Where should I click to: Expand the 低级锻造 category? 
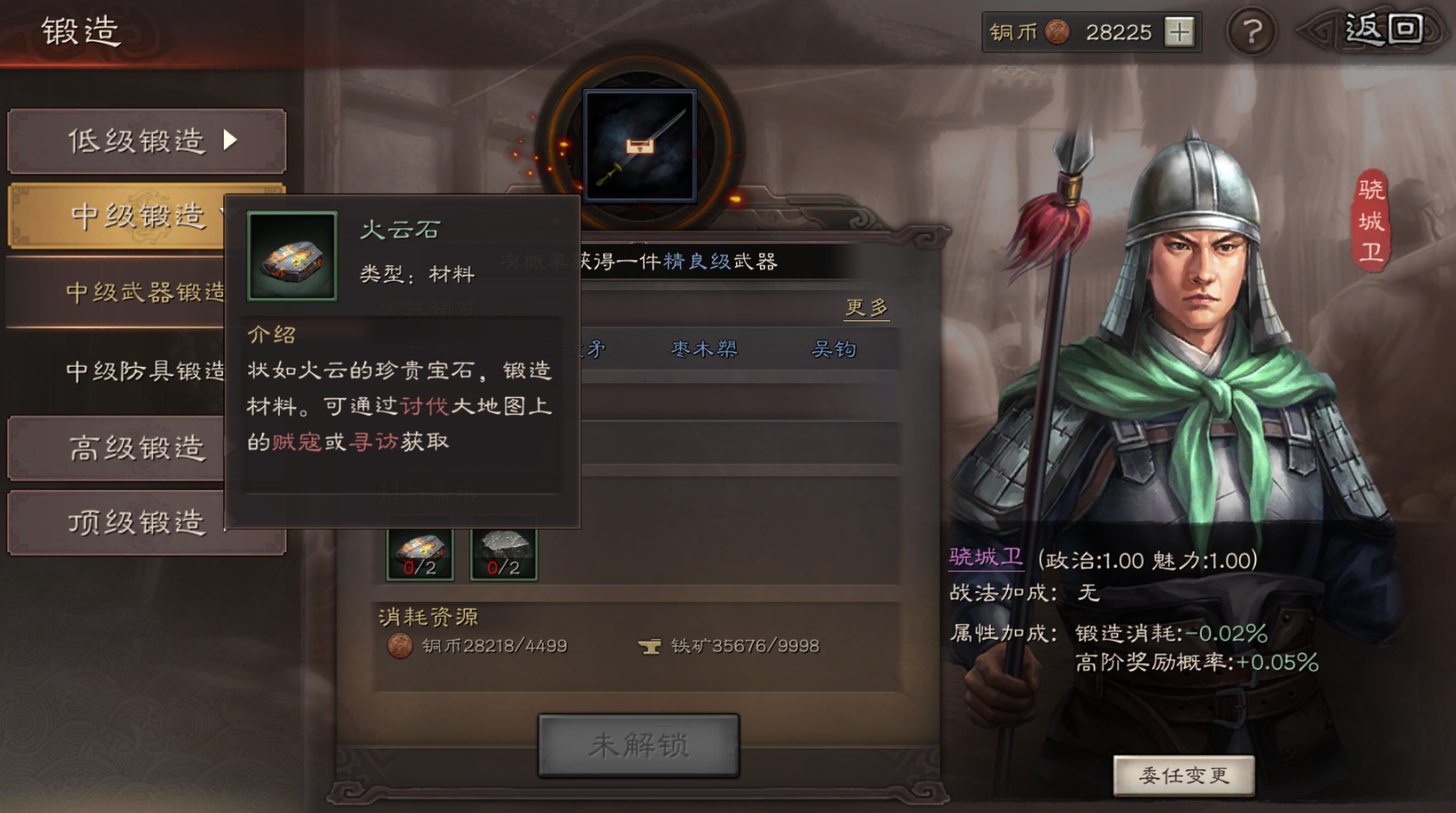click(x=138, y=141)
